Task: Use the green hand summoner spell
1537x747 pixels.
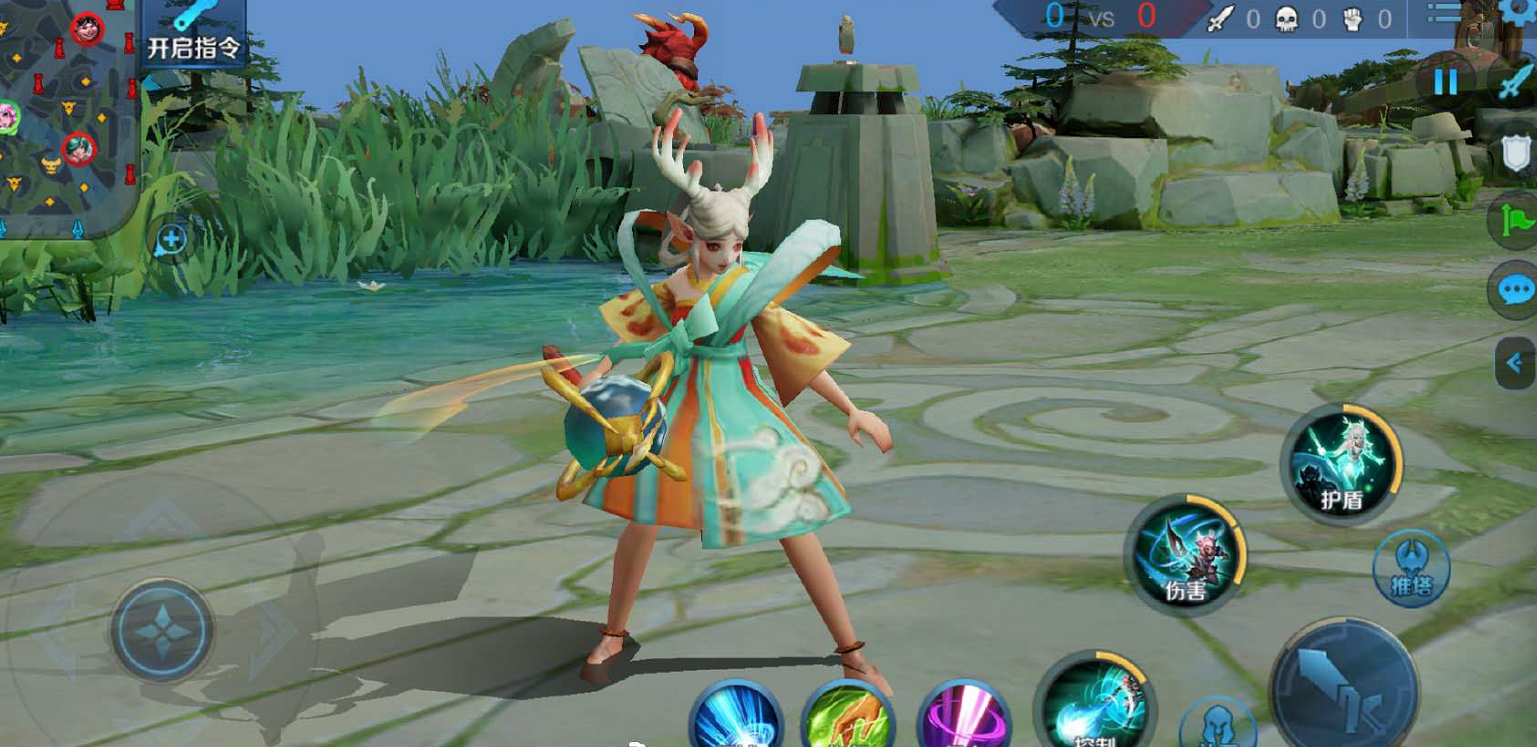Action: click(x=848, y=718)
